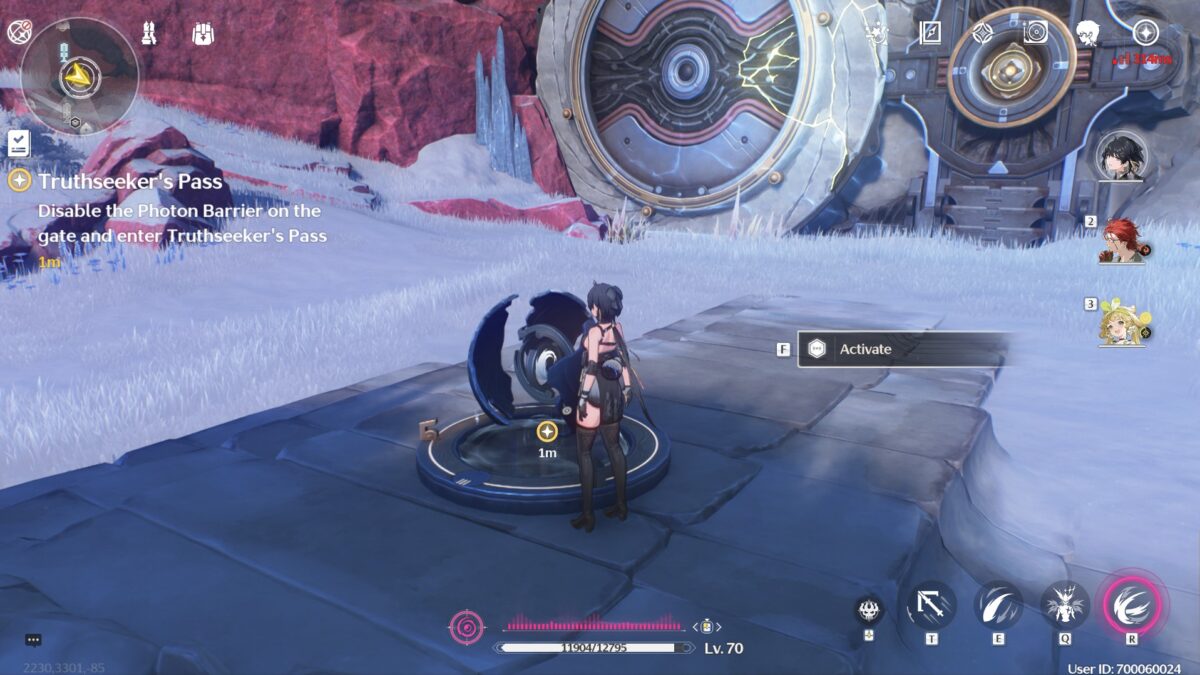Switch to the blonde flower-haired party member
The height and width of the screenshot is (675, 1200).
click(1122, 322)
